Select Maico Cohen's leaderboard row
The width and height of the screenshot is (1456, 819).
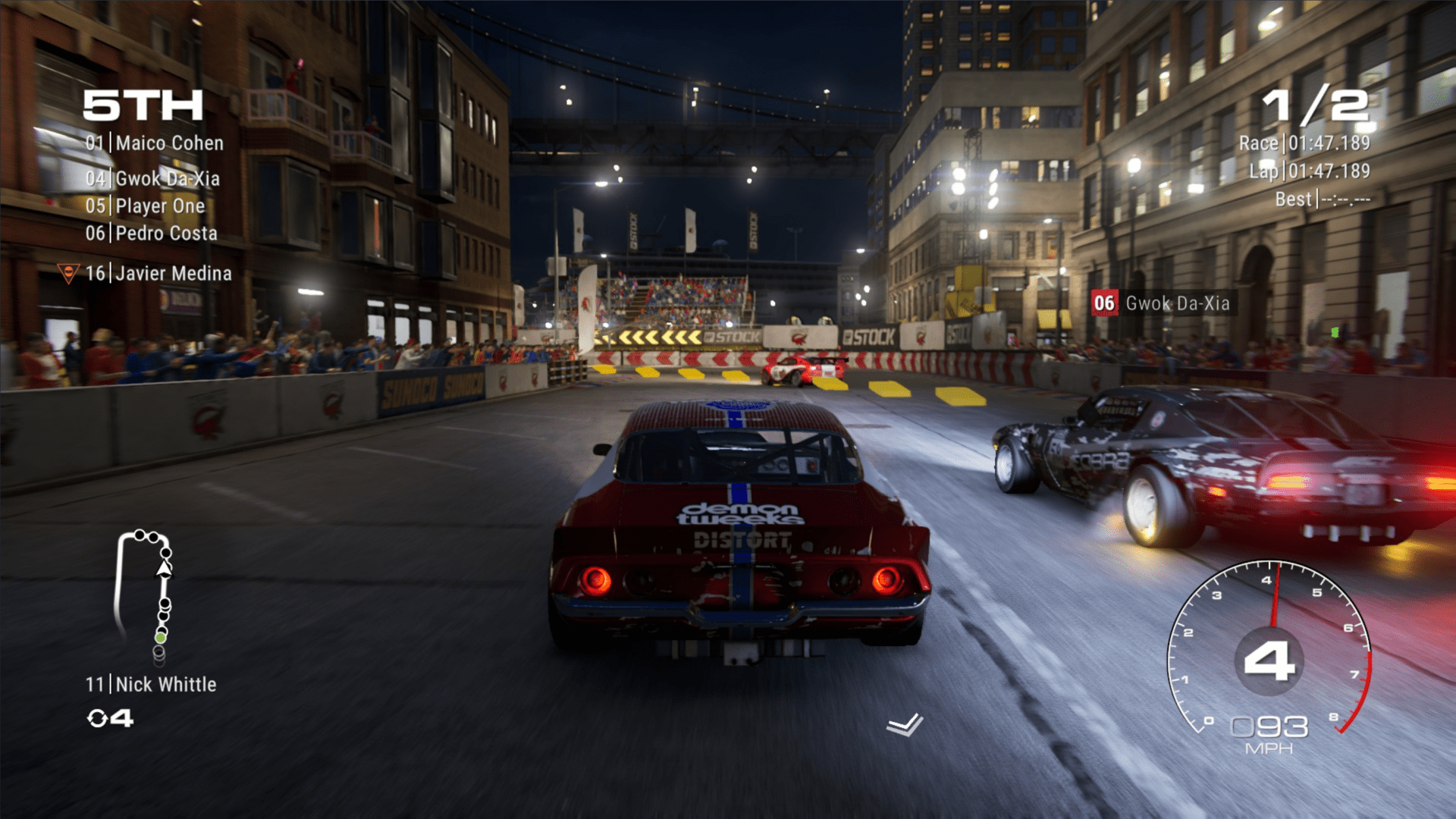(155, 143)
